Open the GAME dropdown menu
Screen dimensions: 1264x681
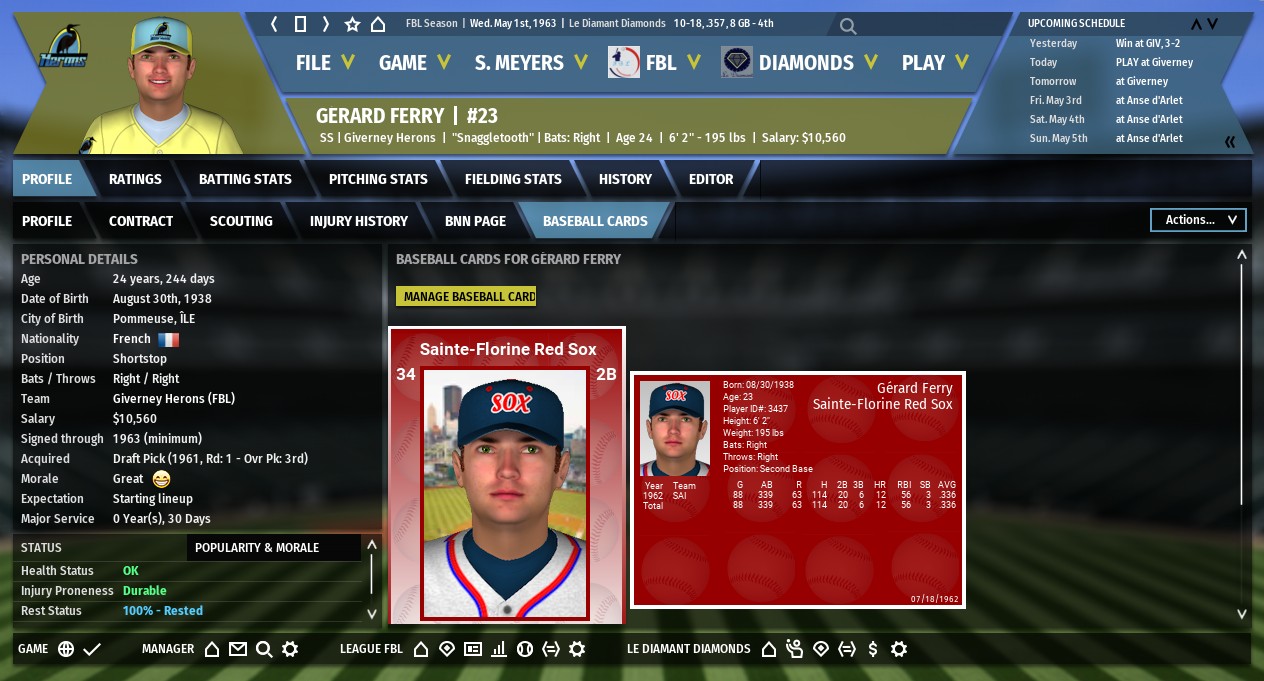pos(414,63)
